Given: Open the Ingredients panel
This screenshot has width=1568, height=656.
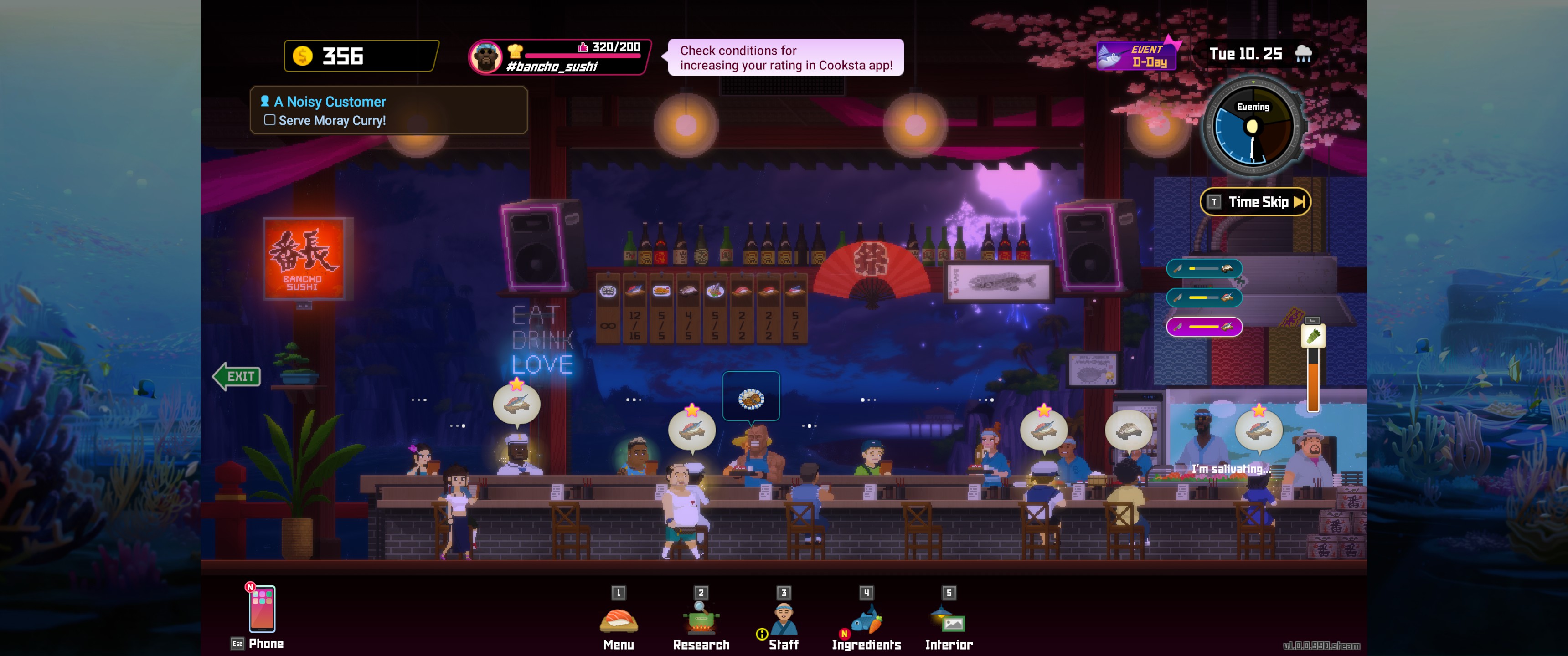Looking at the screenshot, I should pyautogui.click(x=866, y=622).
